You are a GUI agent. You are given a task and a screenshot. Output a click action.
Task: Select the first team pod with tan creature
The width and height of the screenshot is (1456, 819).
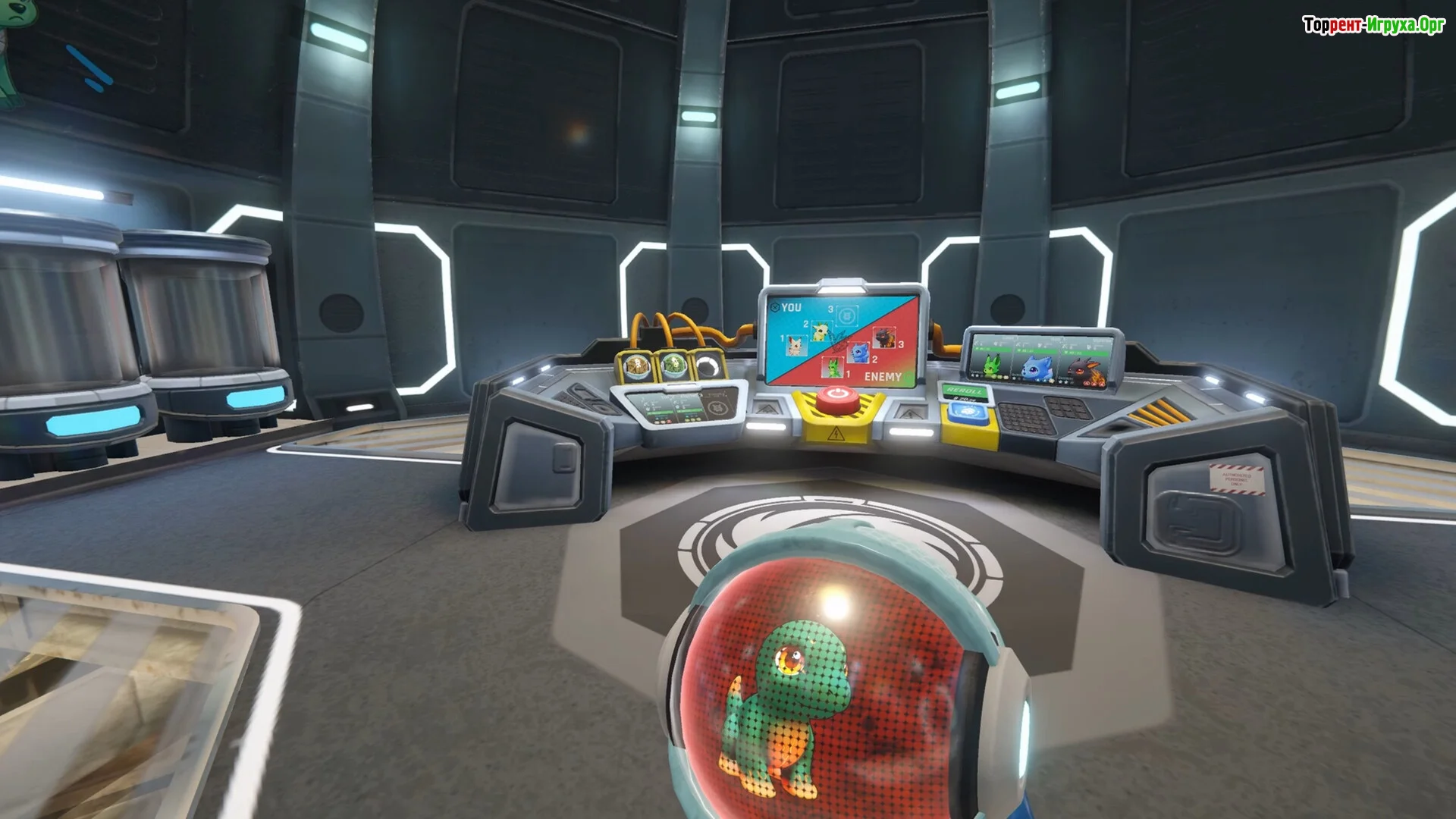[636, 367]
